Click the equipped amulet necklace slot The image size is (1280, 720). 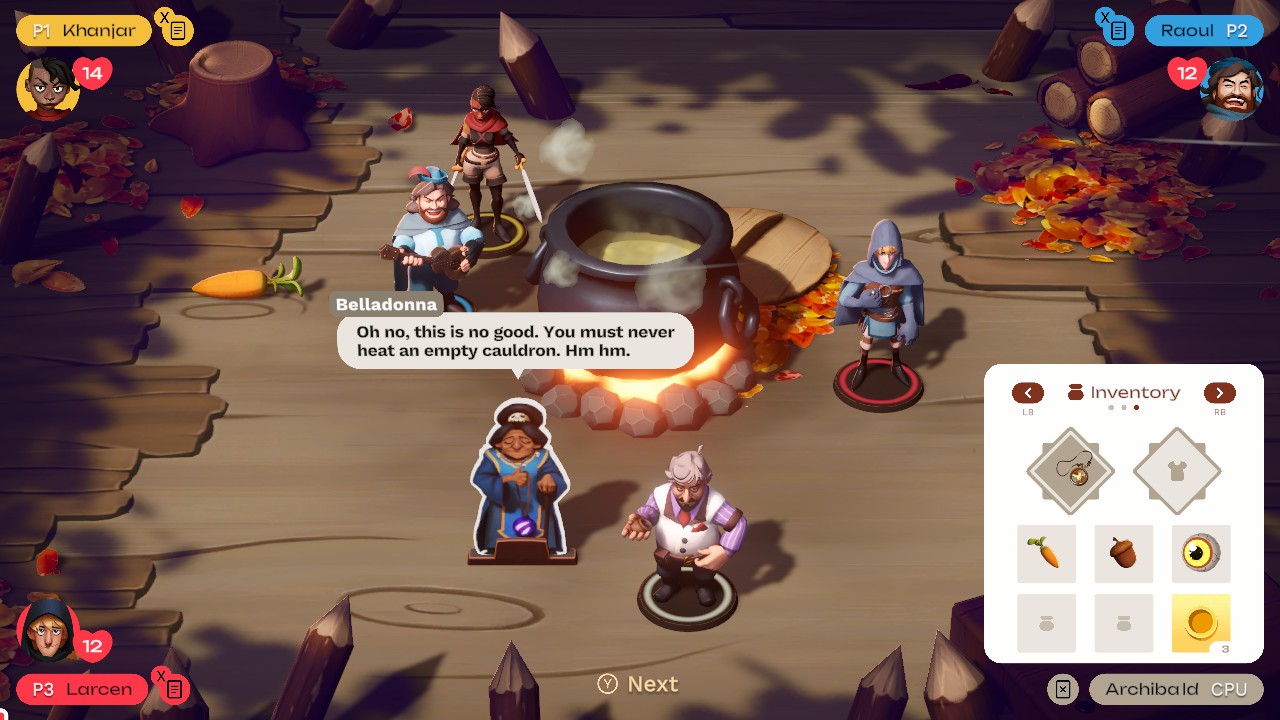(1069, 470)
